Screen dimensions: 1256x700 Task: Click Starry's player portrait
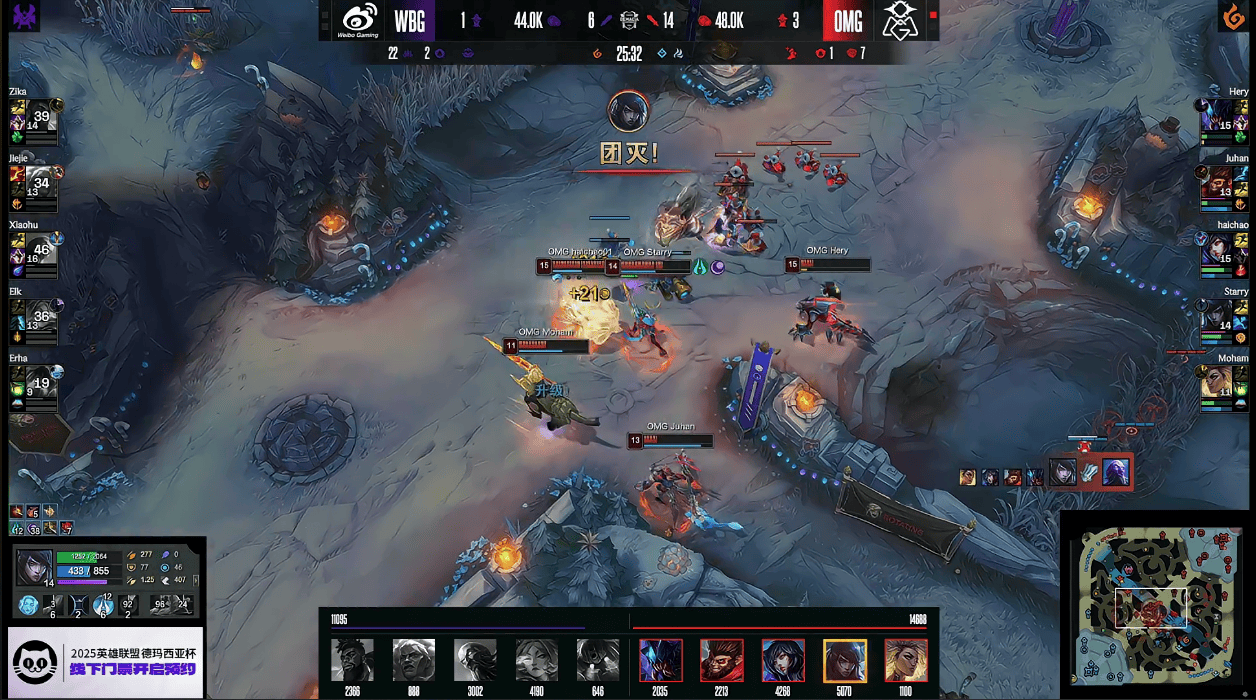click(1218, 317)
